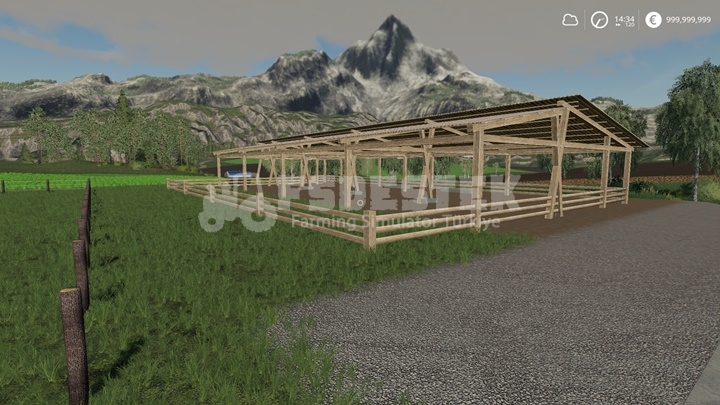Viewport: 720px width, 405px height.
Task: Click the euro money icon
Action: click(x=653, y=19)
